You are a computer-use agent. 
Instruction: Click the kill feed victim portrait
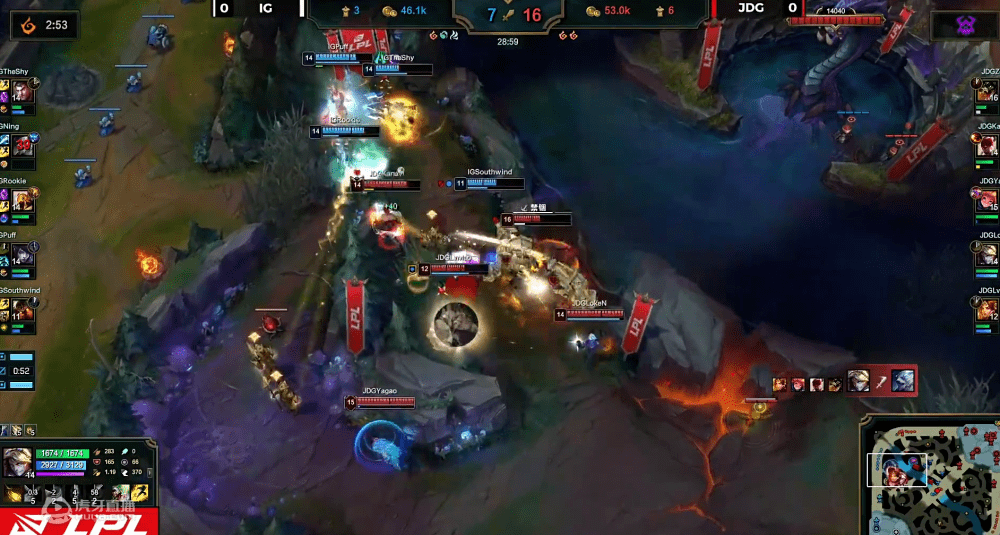[x=902, y=381]
